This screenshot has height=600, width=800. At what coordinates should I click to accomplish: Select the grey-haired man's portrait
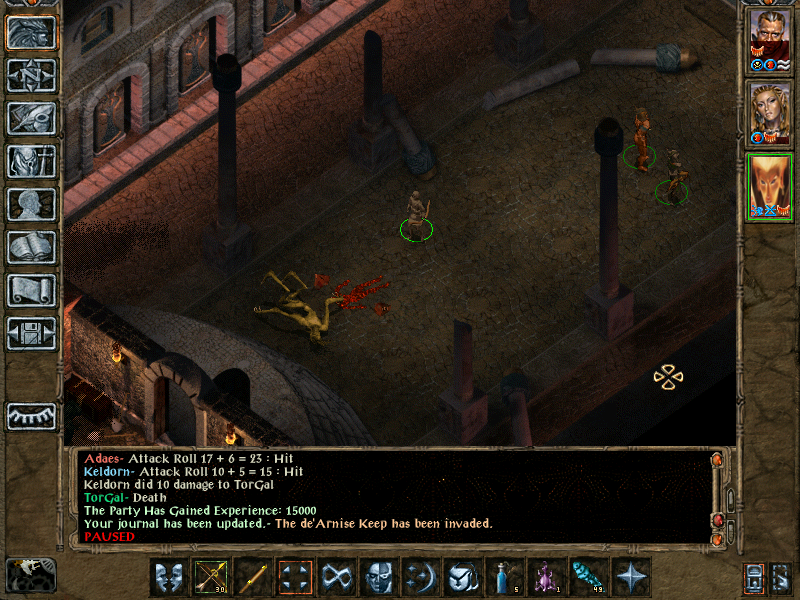tap(769, 42)
